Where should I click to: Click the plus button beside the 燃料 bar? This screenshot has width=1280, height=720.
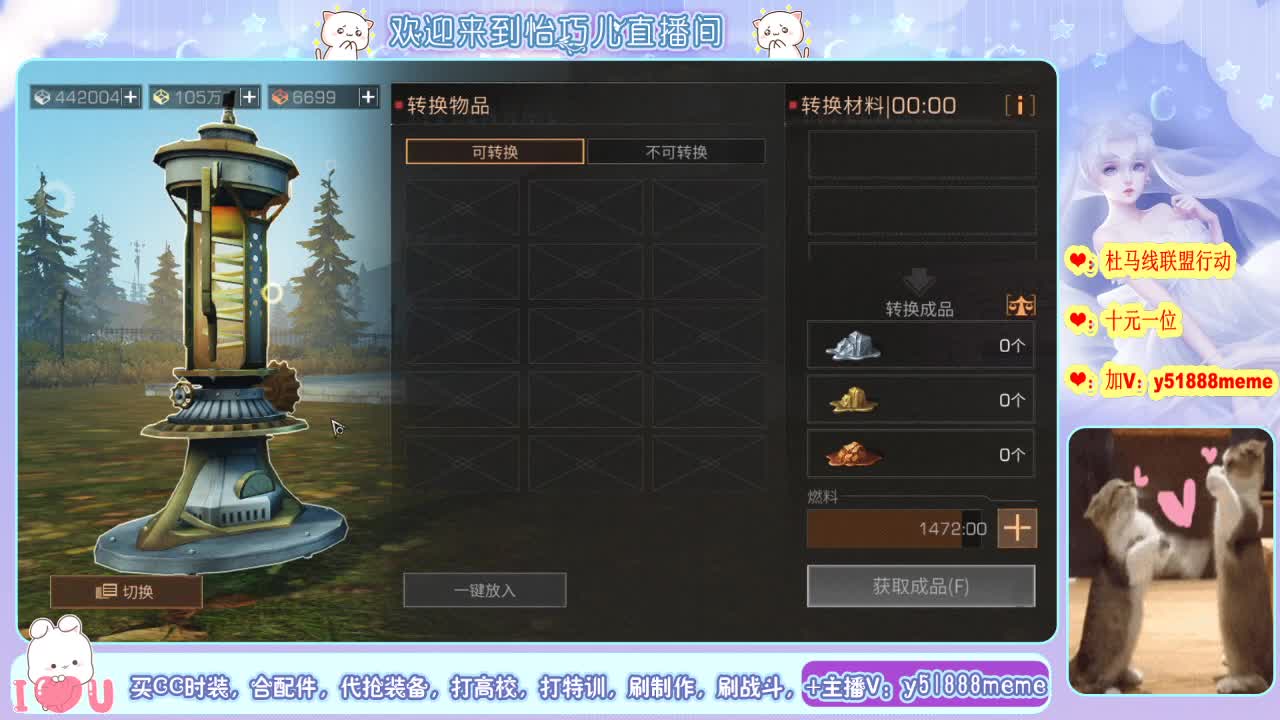click(x=1017, y=528)
